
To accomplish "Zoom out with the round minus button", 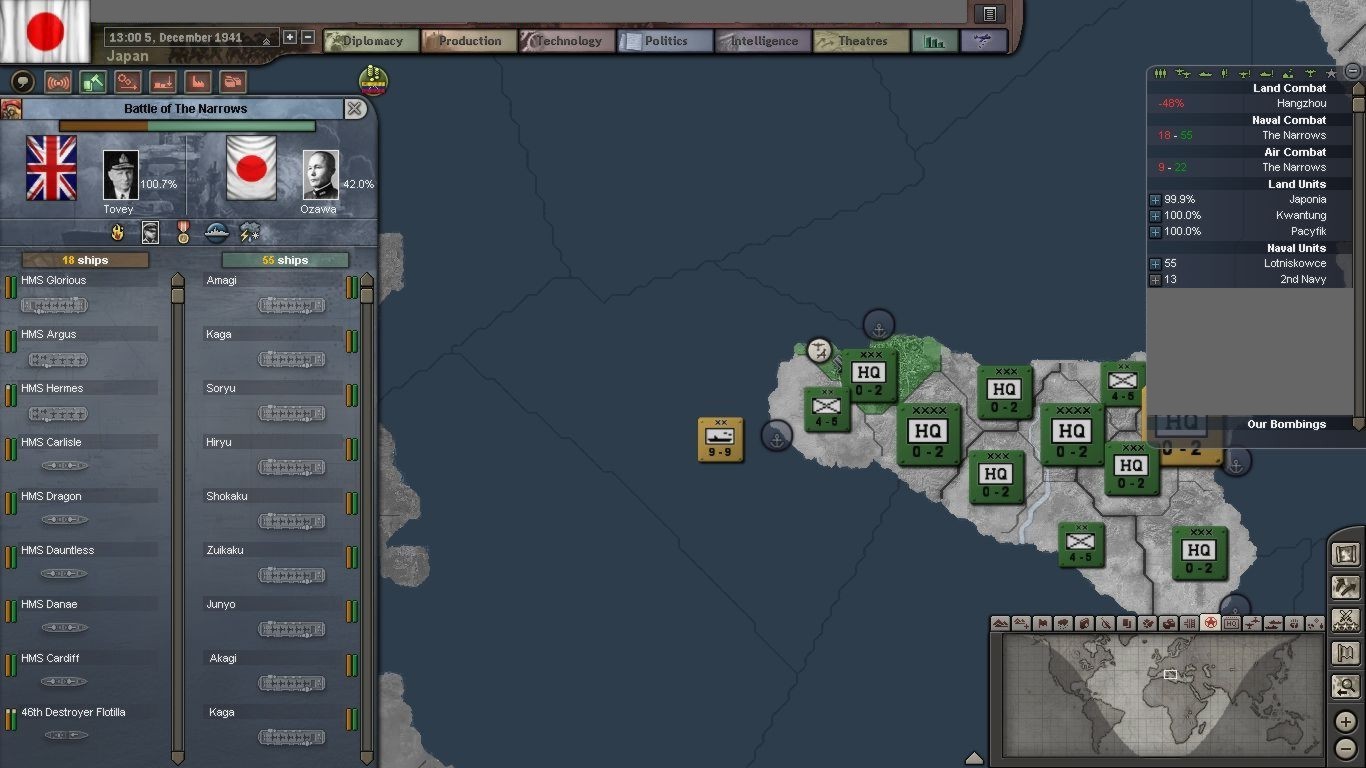I will point(1346,747).
